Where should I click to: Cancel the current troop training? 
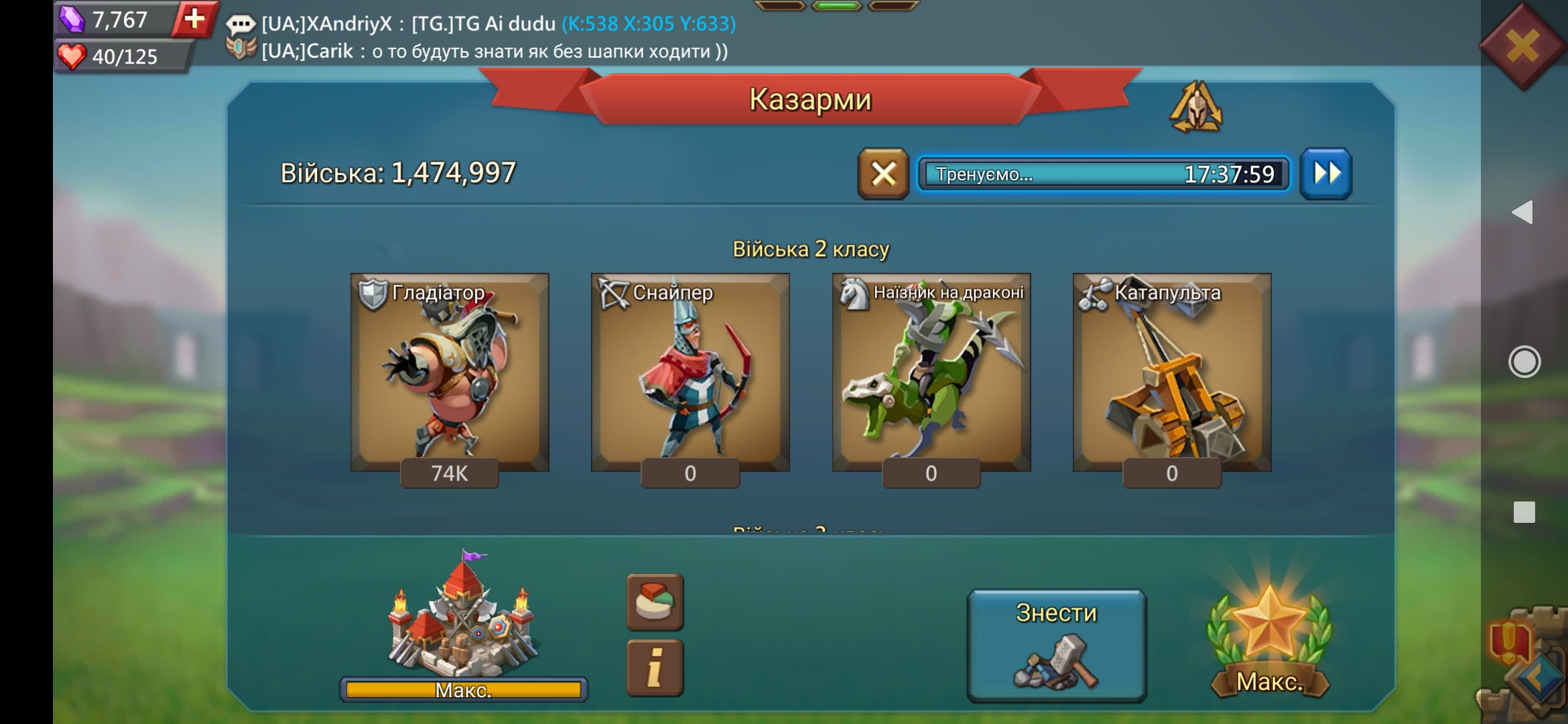(883, 174)
